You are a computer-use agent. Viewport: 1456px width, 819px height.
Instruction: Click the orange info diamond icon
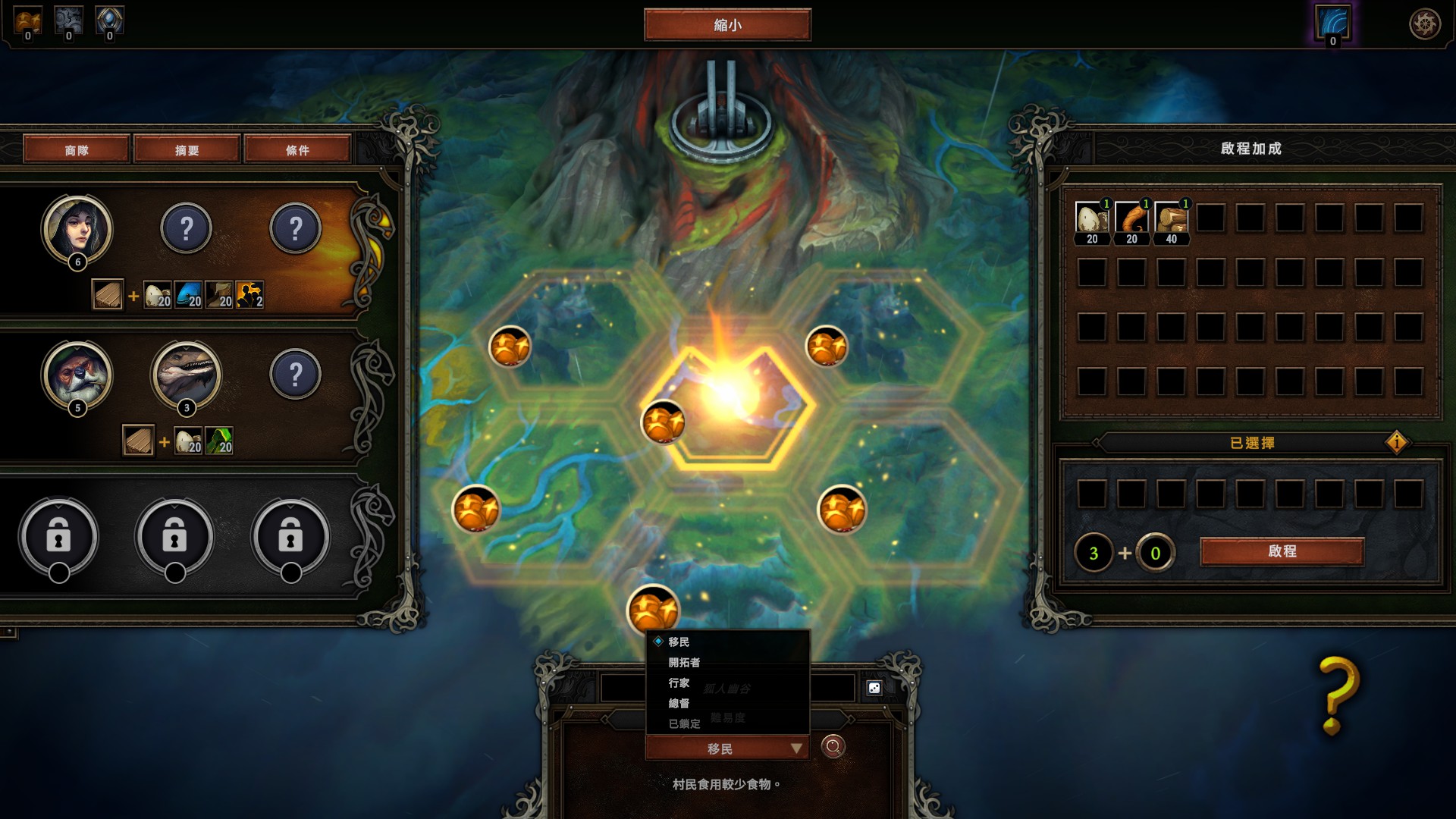click(1396, 442)
